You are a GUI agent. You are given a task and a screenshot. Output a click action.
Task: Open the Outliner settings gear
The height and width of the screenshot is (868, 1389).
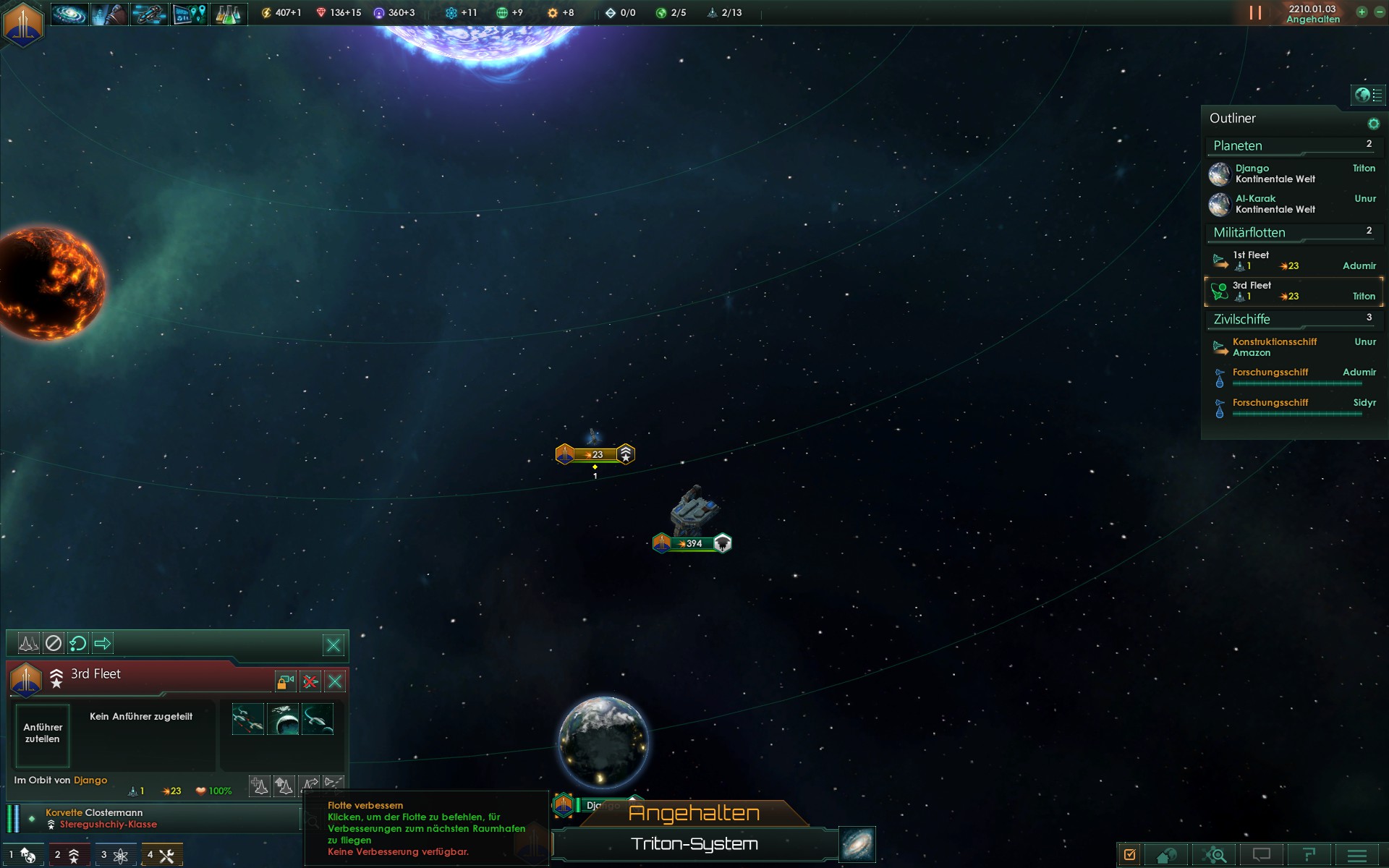1373,124
